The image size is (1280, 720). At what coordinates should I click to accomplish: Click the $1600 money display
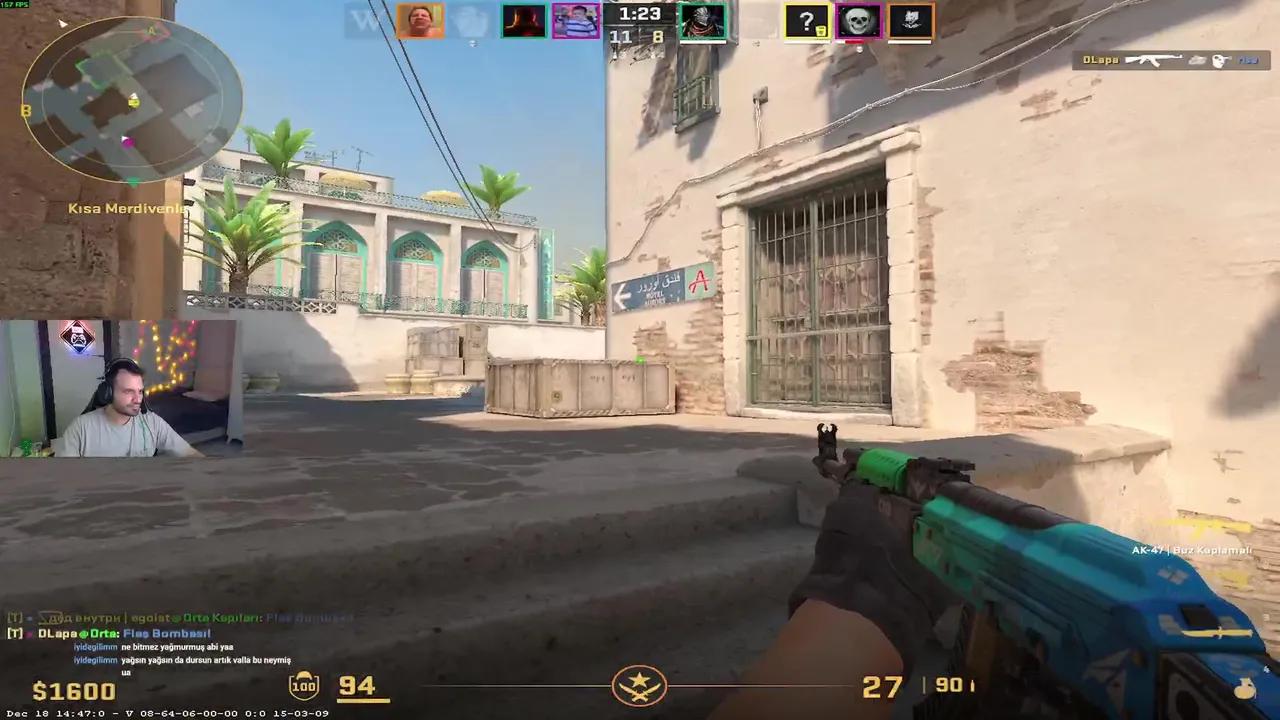click(74, 690)
